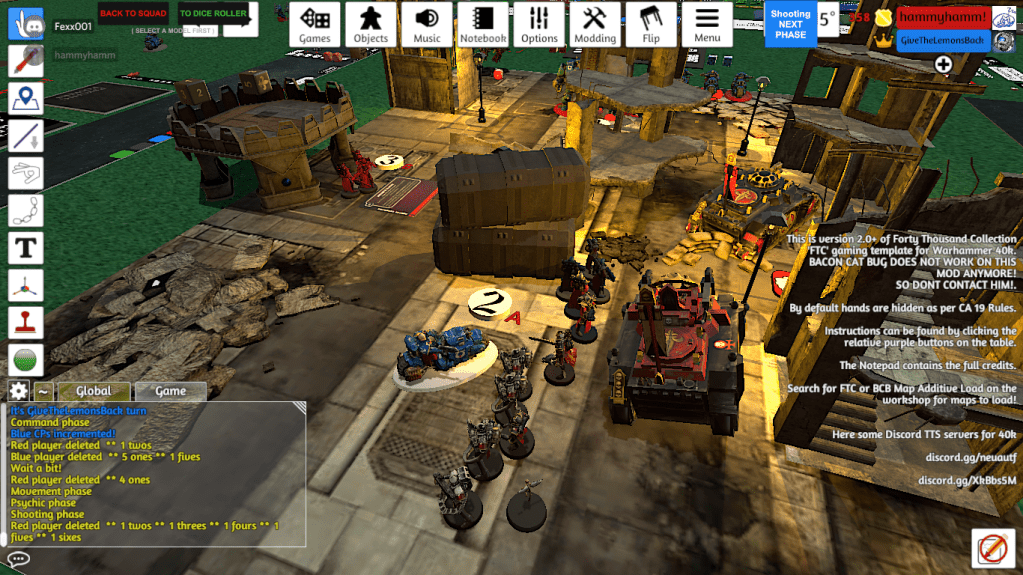The height and width of the screenshot is (575, 1023).
Task: Open the Modding tools
Action: 595,24
